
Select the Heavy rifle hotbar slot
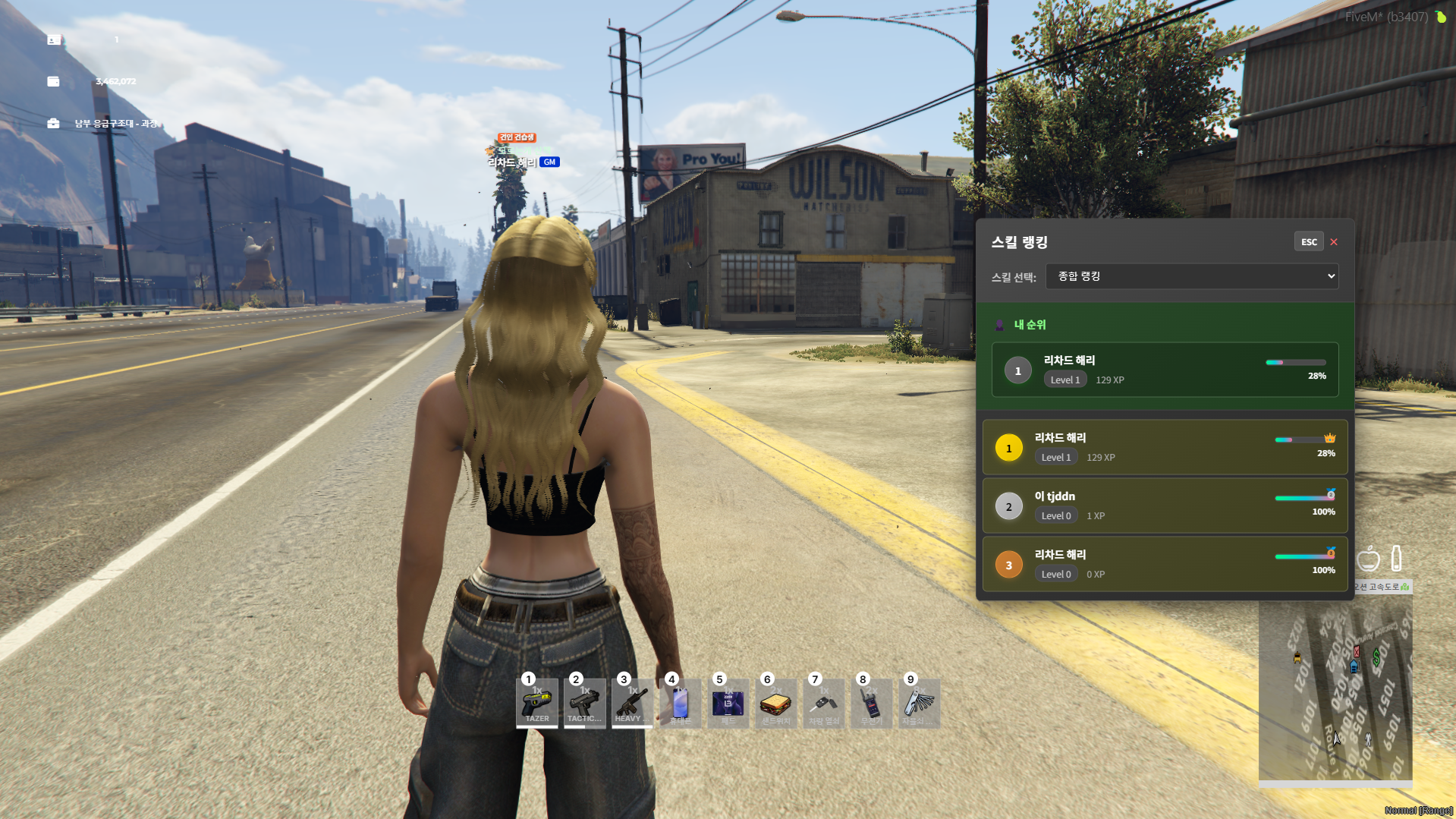(632, 704)
